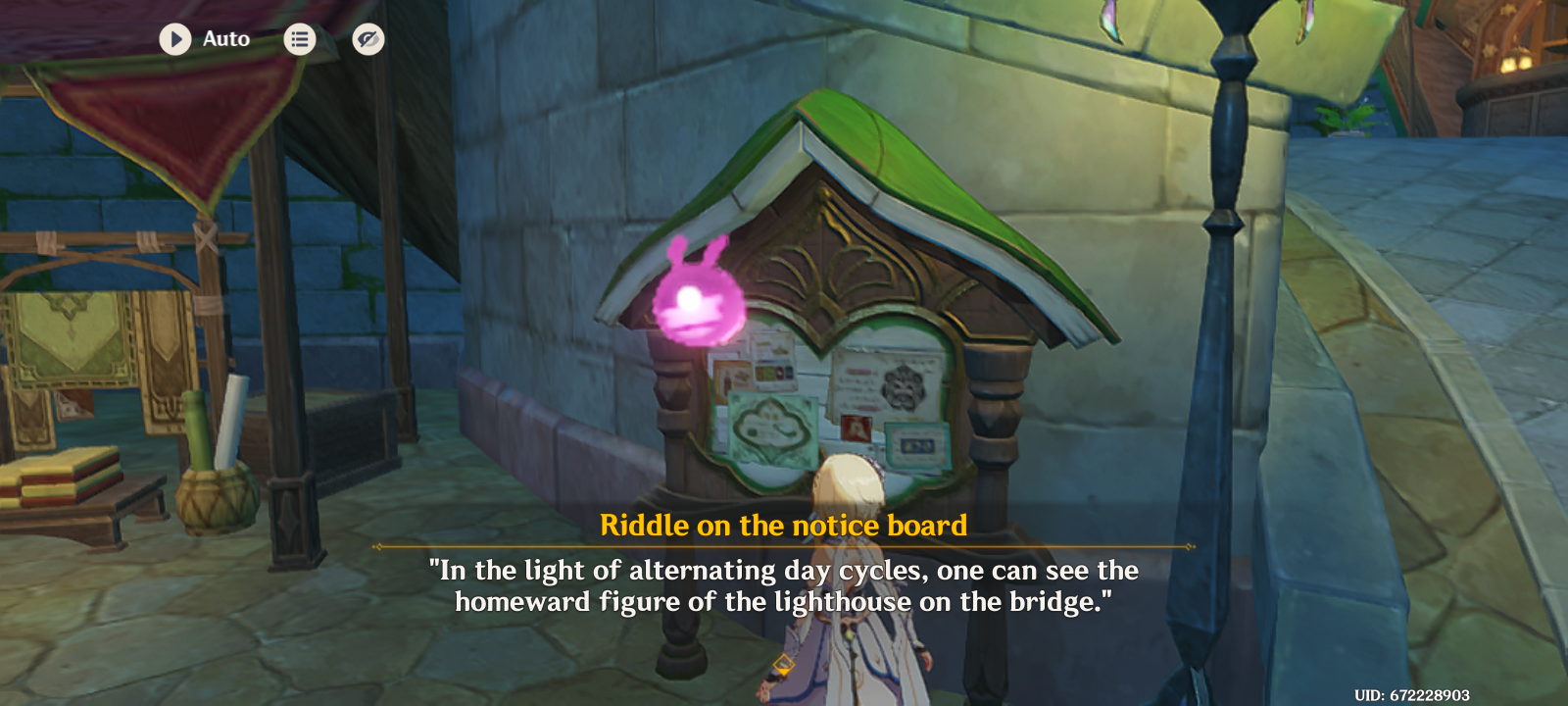The width and height of the screenshot is (1568, 706).
Task: Click the glowing pink orb of the Seelie
Action: point(693,302)
